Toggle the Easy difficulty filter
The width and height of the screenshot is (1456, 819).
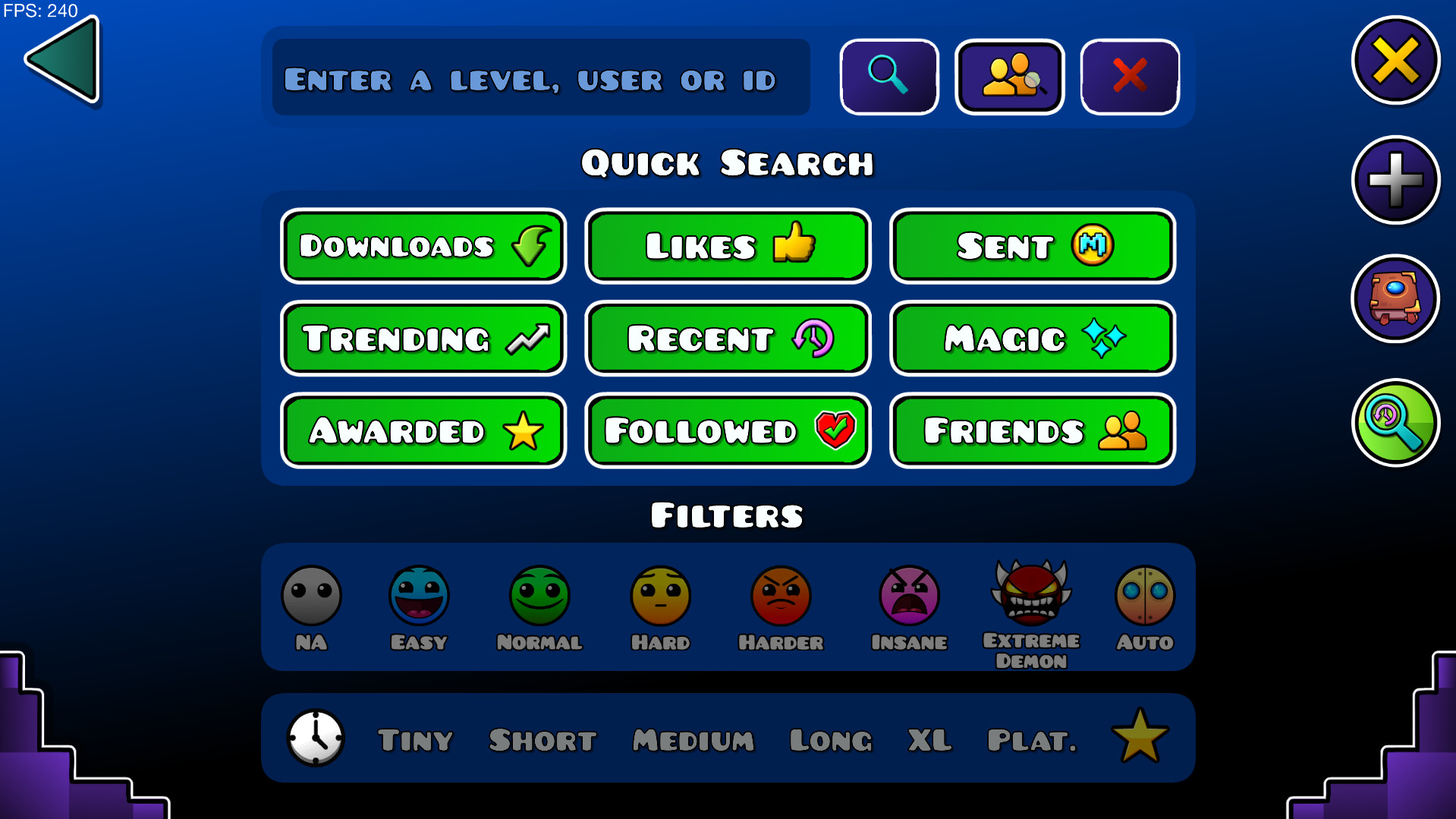(419, 597)
